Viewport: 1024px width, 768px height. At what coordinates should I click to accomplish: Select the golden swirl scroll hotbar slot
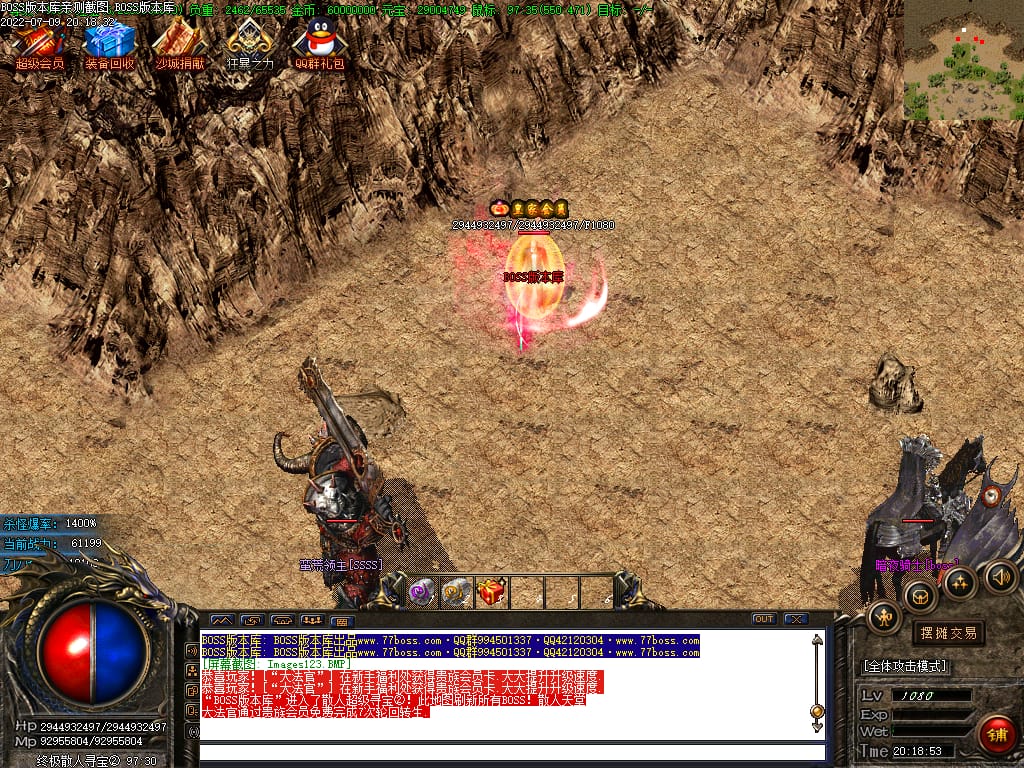(x=456, y=592)
